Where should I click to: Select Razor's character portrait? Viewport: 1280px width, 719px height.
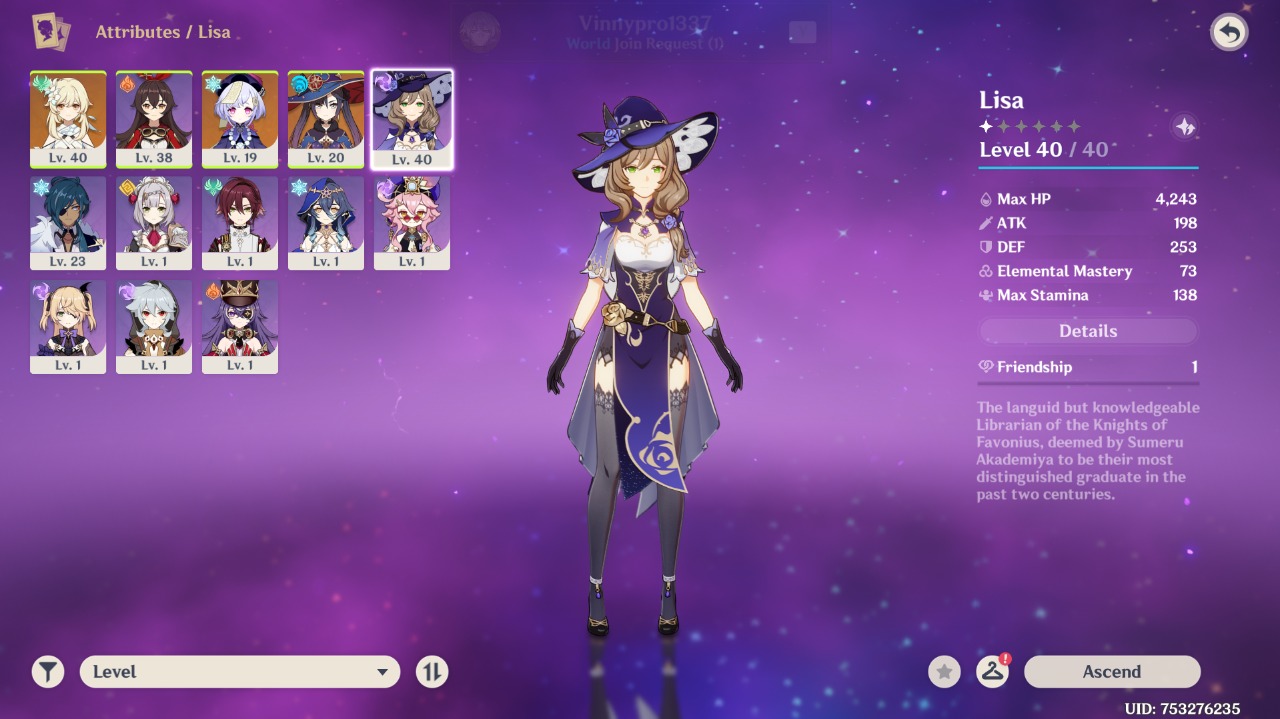[154, 326]
